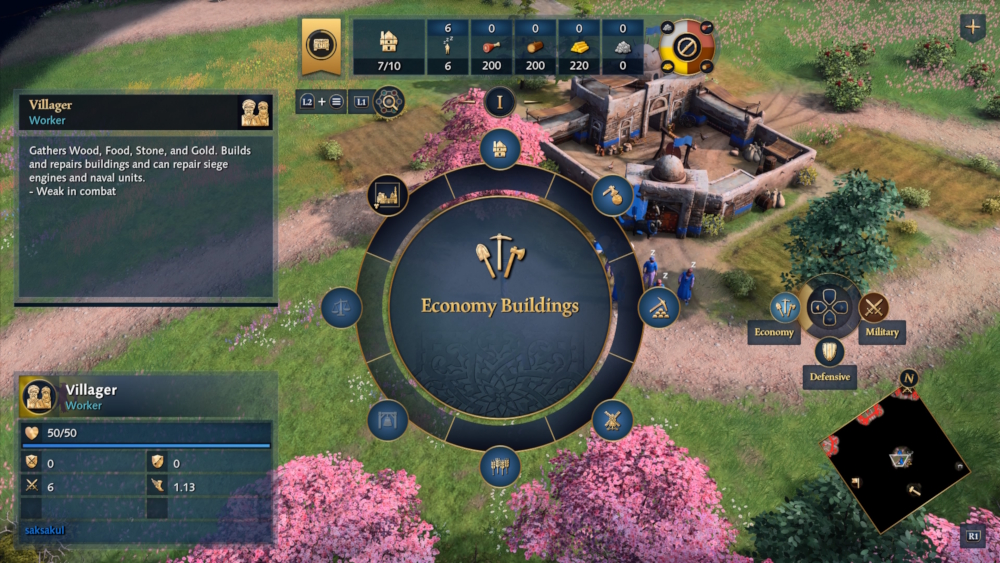Click the arched gate icon on the wheel
Image resolution: width=1000 pixels, height=563 pixels.
click(388, 420)
